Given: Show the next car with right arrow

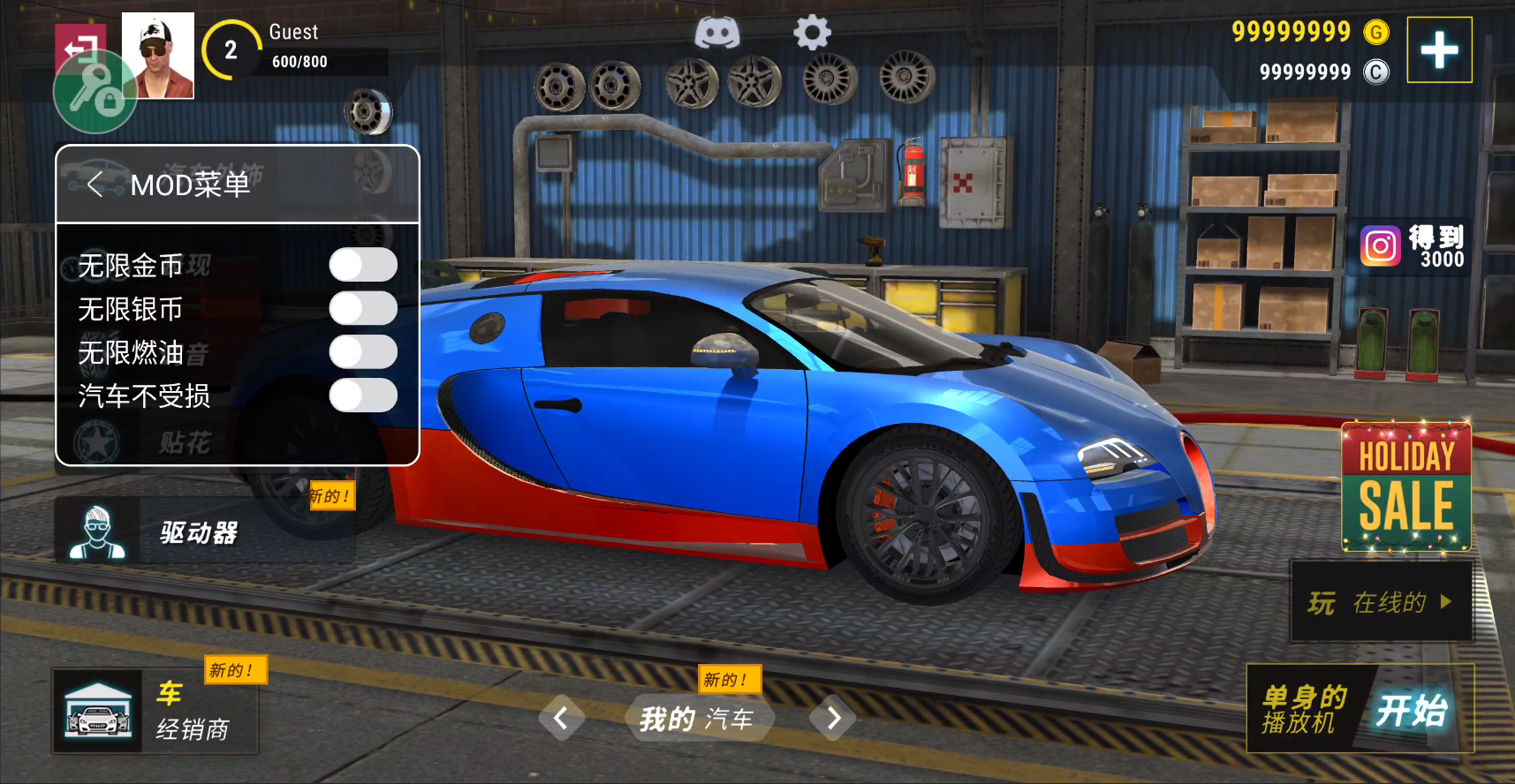Looking at the screenshot, I should (x=833, y=718).
